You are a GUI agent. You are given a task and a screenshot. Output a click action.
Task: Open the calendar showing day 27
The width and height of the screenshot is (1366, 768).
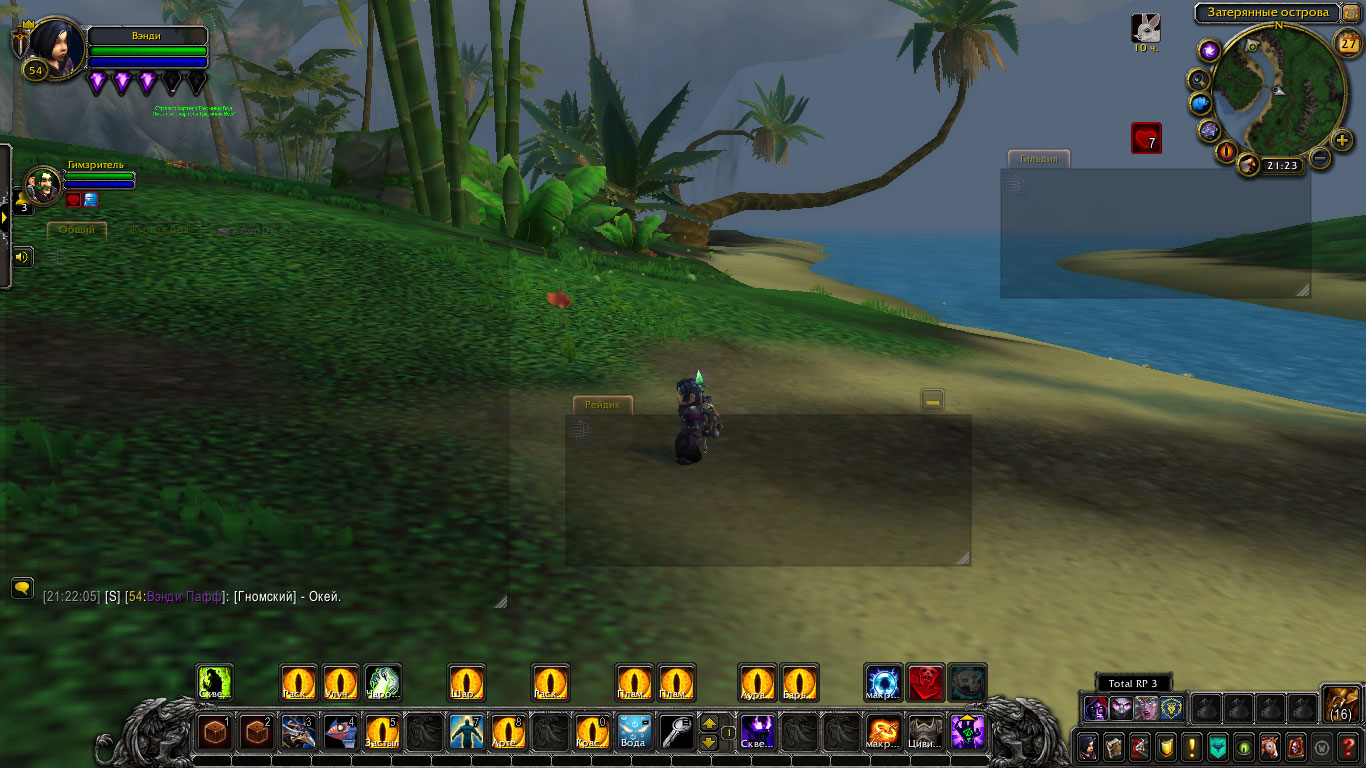(x=1348, y=42)
